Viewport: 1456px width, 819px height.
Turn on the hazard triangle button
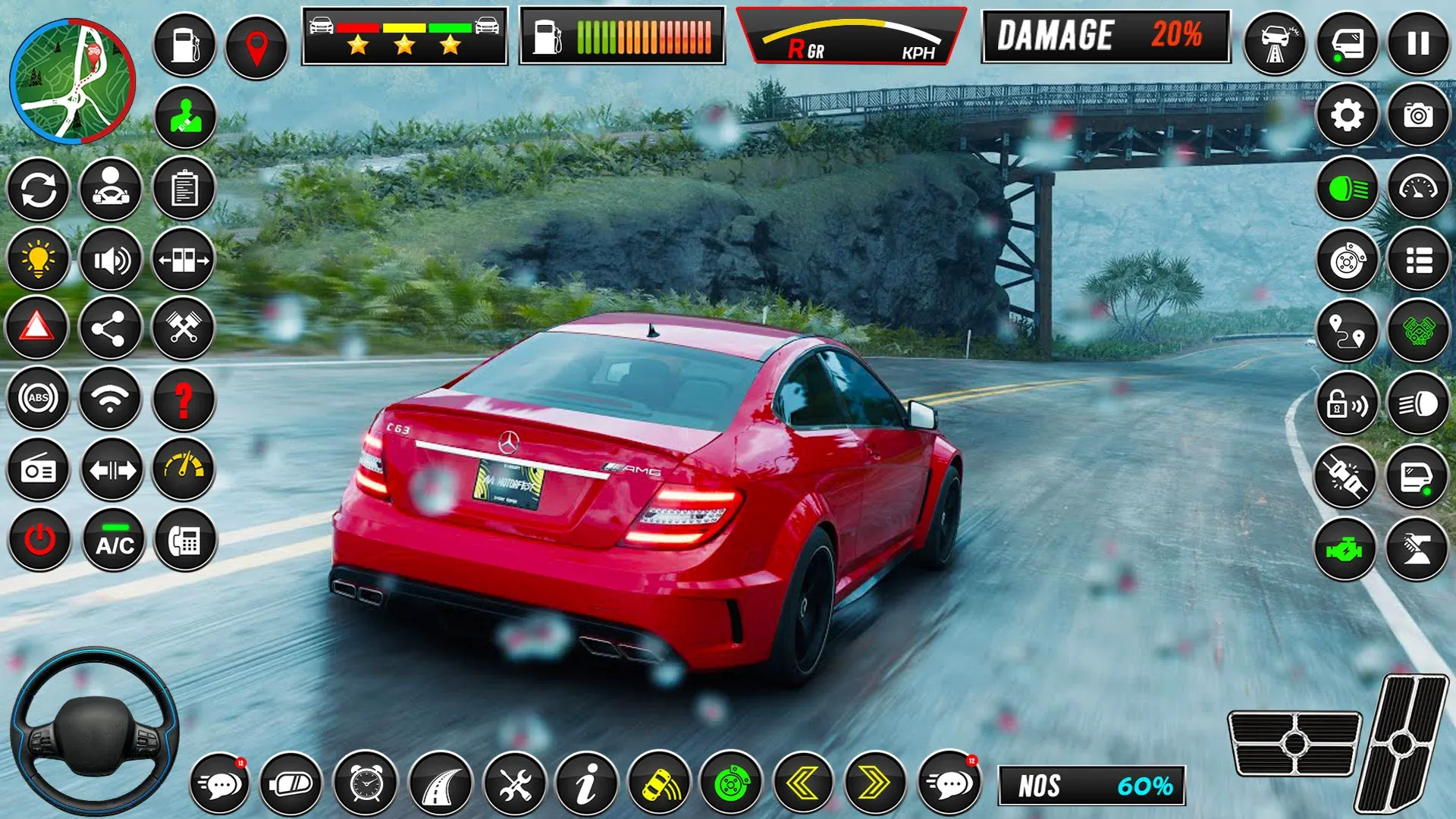(36, 328)
